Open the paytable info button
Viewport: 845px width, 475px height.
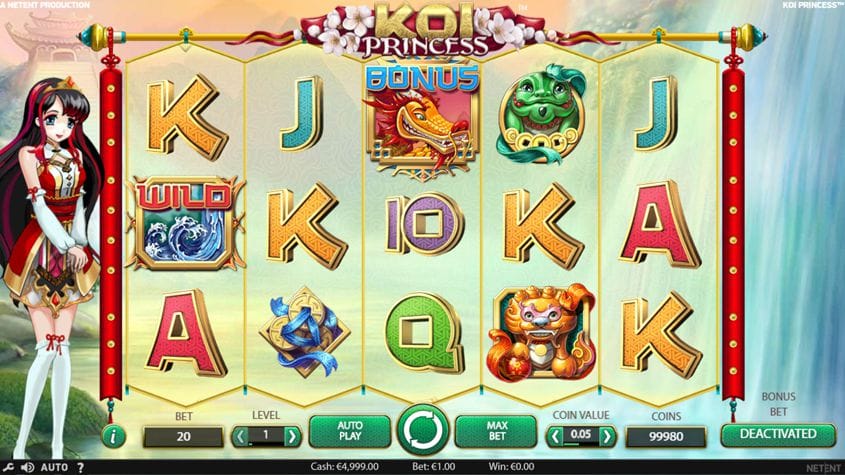coord(114,436)
